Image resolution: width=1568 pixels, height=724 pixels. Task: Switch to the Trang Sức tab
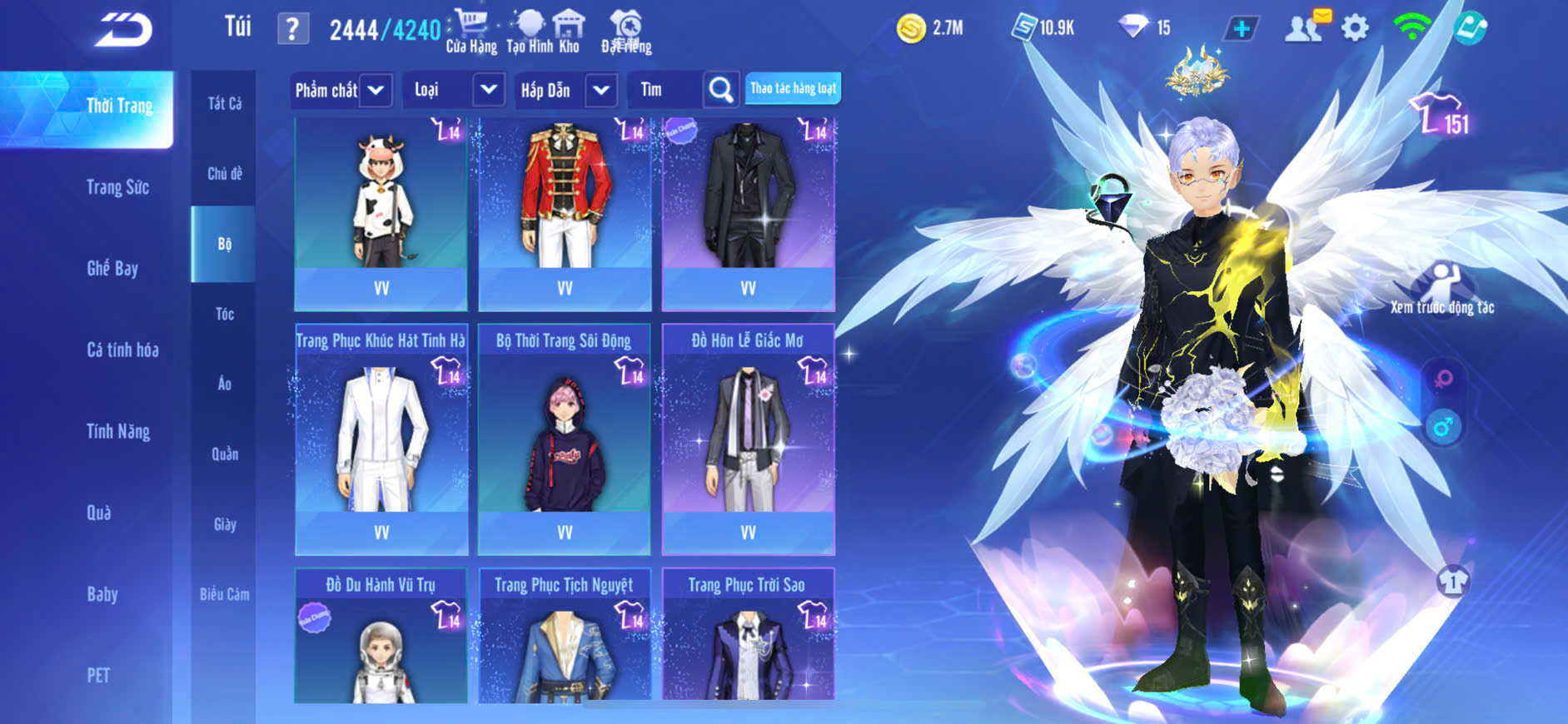117,187
